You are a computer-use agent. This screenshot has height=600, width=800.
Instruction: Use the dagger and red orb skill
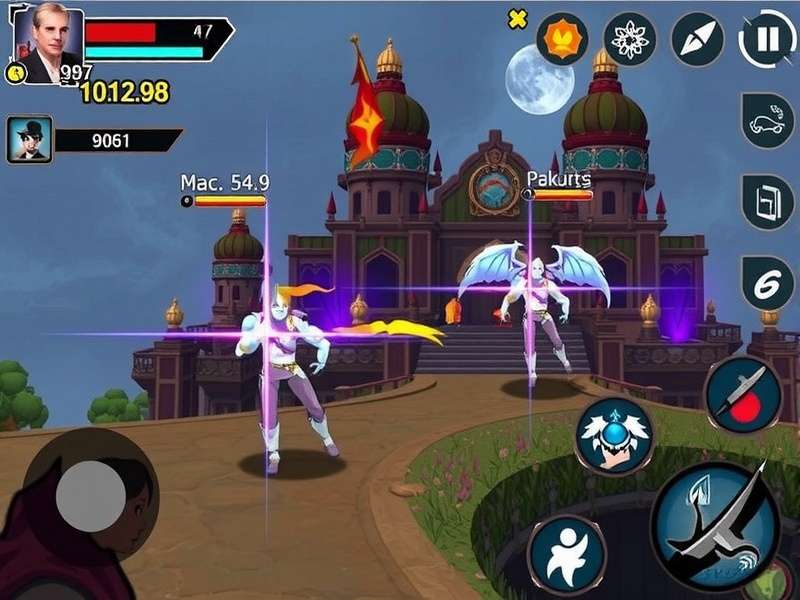[x=743, y=394]
